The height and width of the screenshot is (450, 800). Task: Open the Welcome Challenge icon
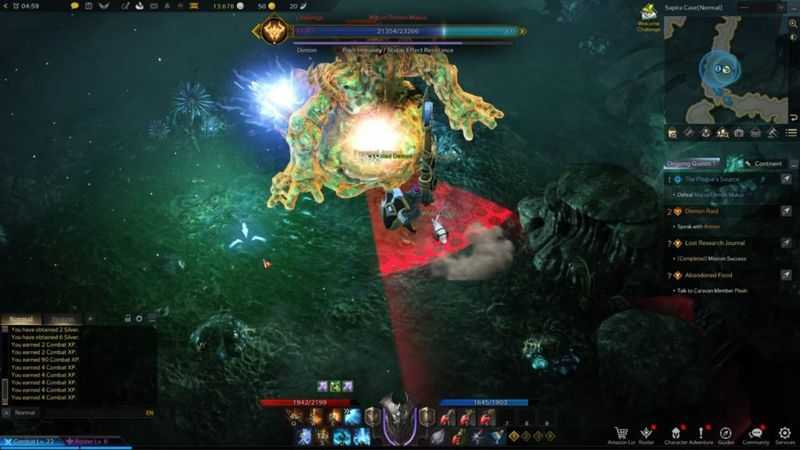(649, 17)
